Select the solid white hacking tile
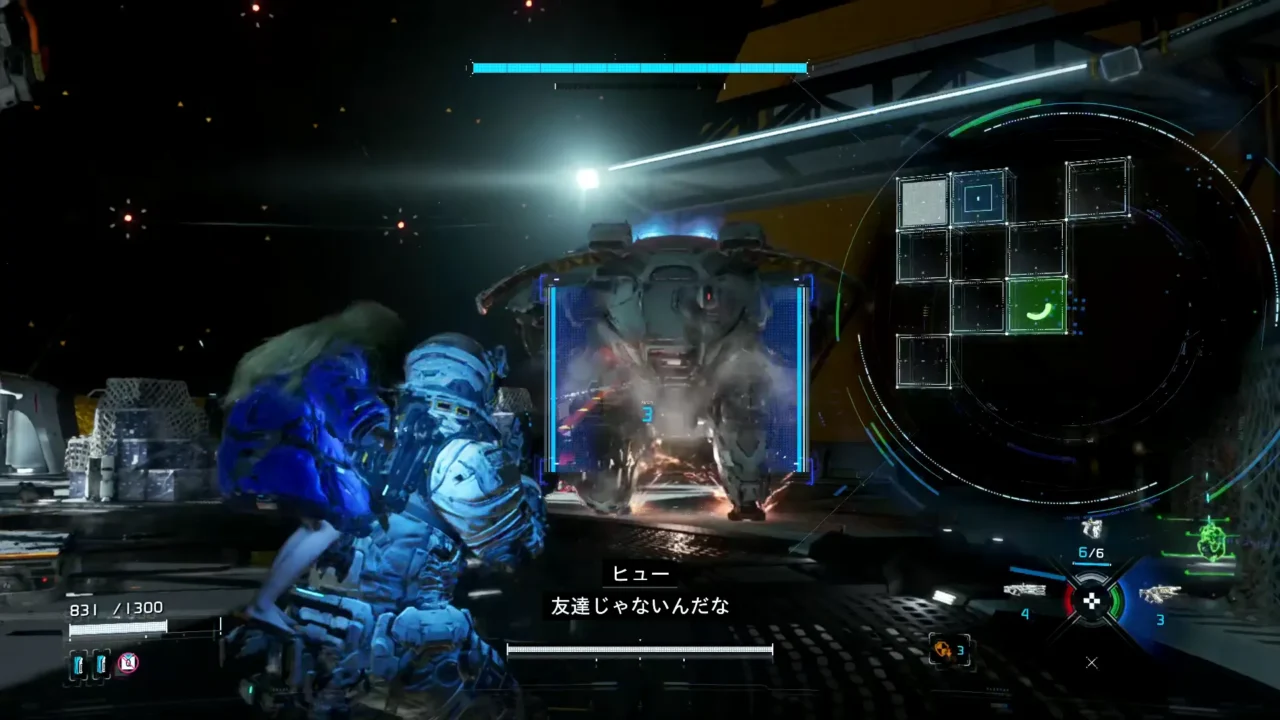This screenshot has width=1280, height=720. (922, 203)
